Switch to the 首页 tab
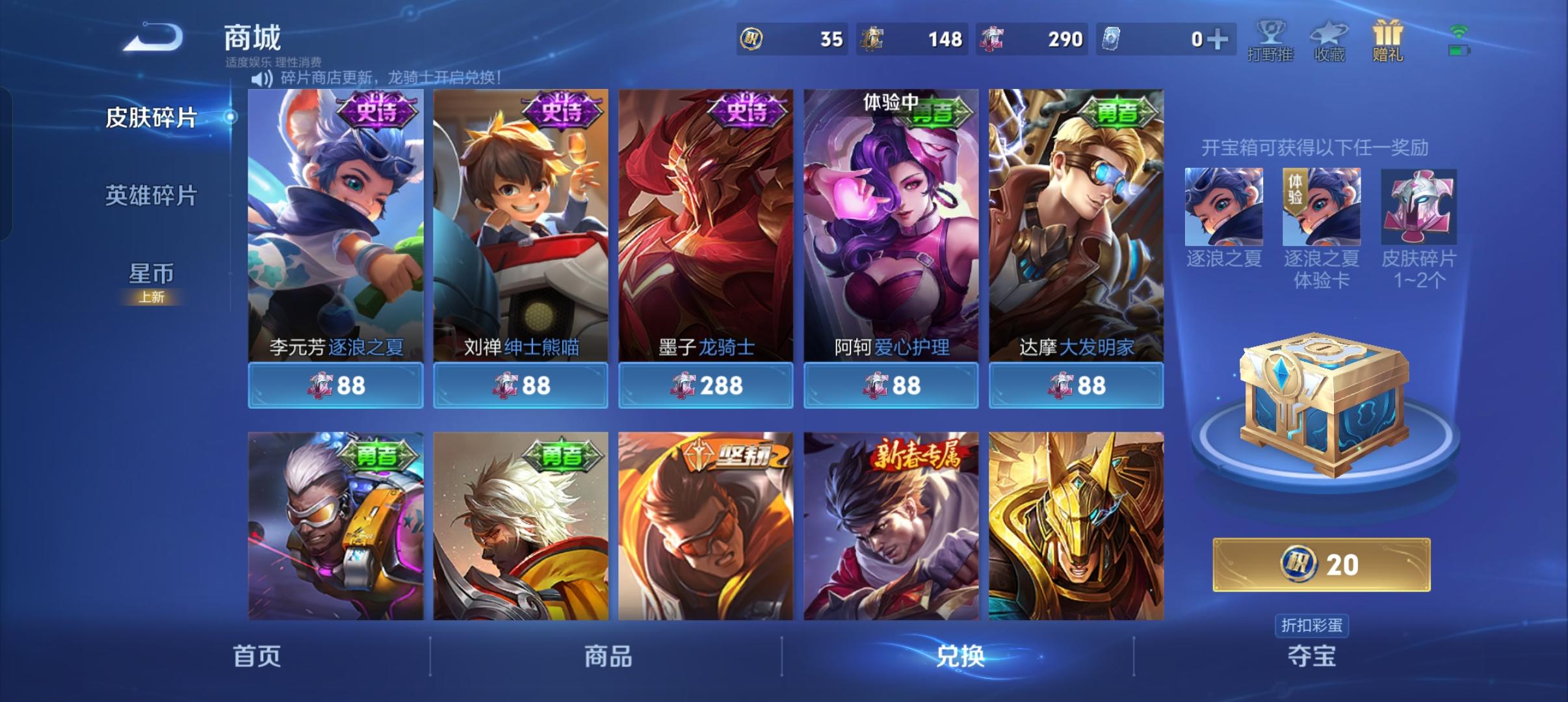 [255, 656]
